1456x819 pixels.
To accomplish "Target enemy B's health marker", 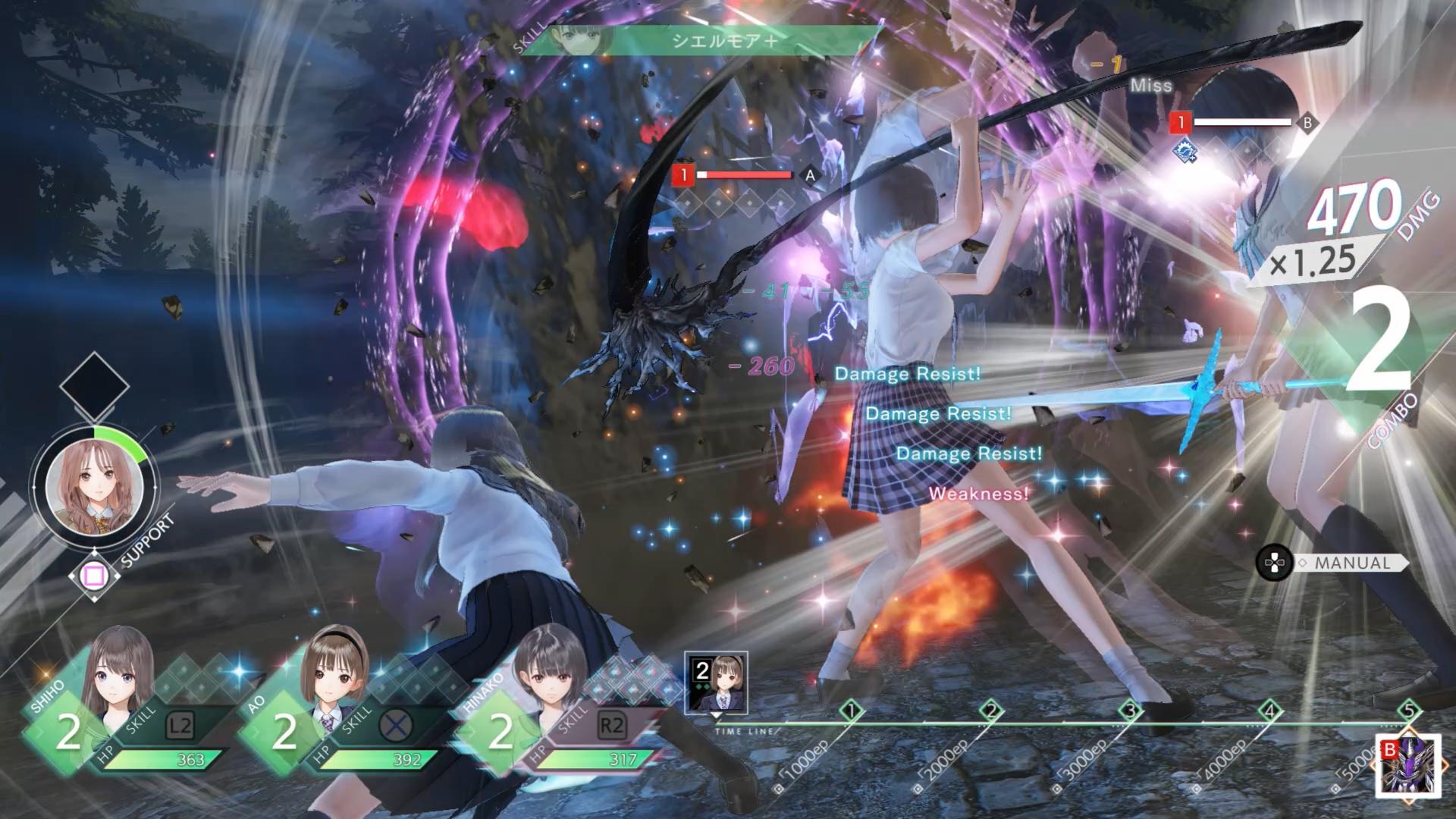I will (1241, 122).
